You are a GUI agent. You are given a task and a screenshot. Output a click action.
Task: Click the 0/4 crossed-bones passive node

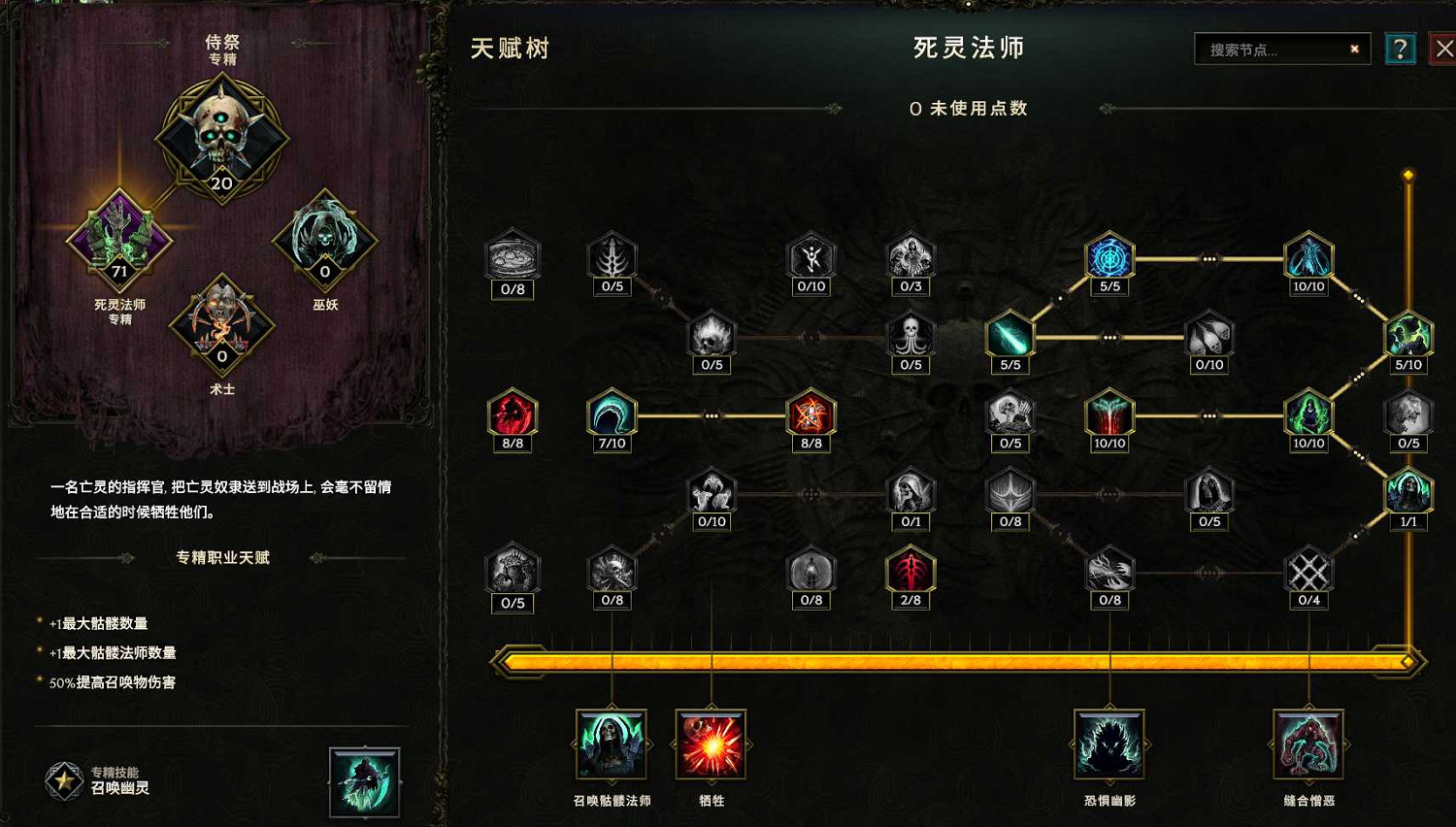[1309, 572]
